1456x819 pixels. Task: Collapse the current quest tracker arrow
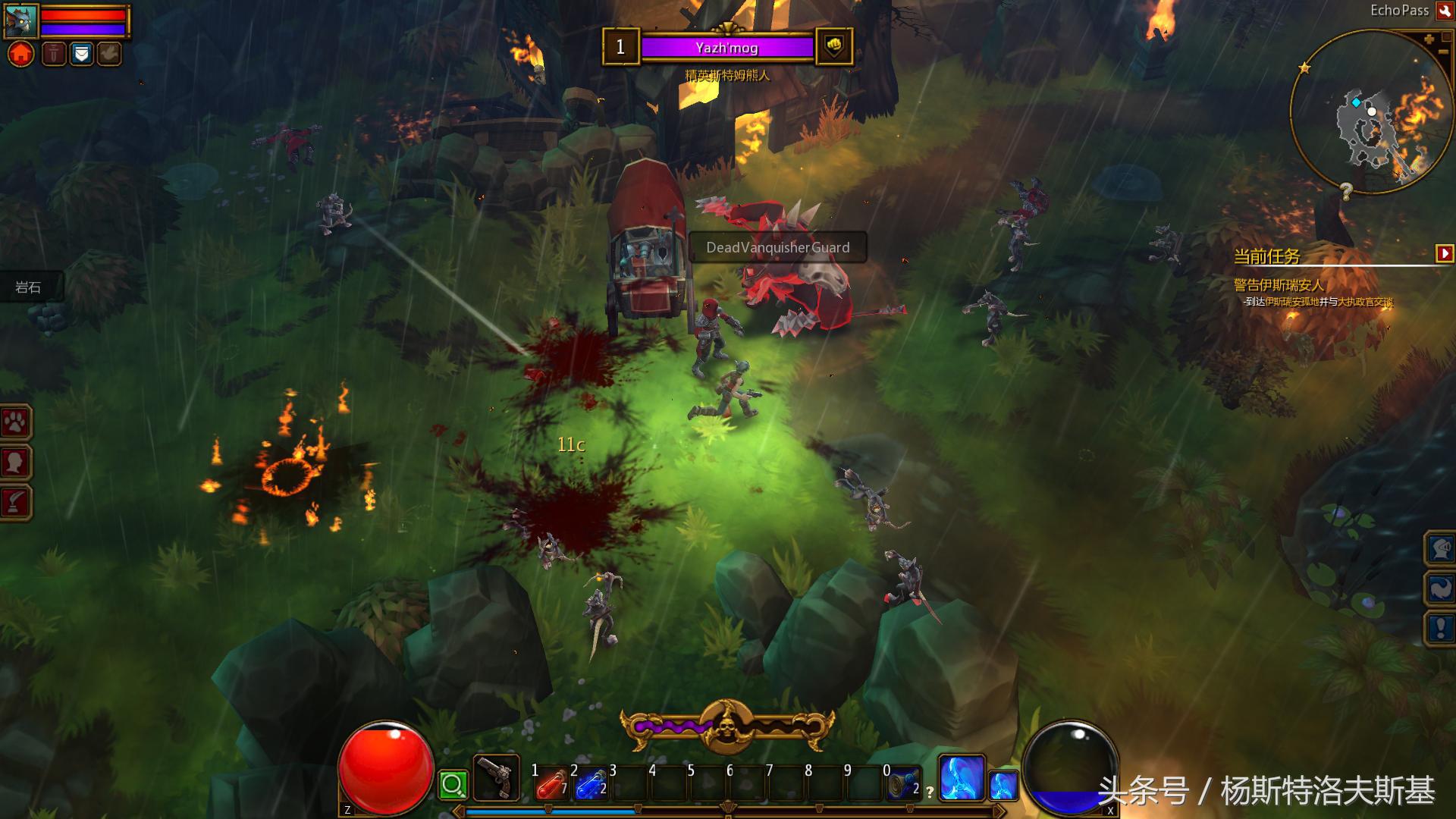[1445, 253]
